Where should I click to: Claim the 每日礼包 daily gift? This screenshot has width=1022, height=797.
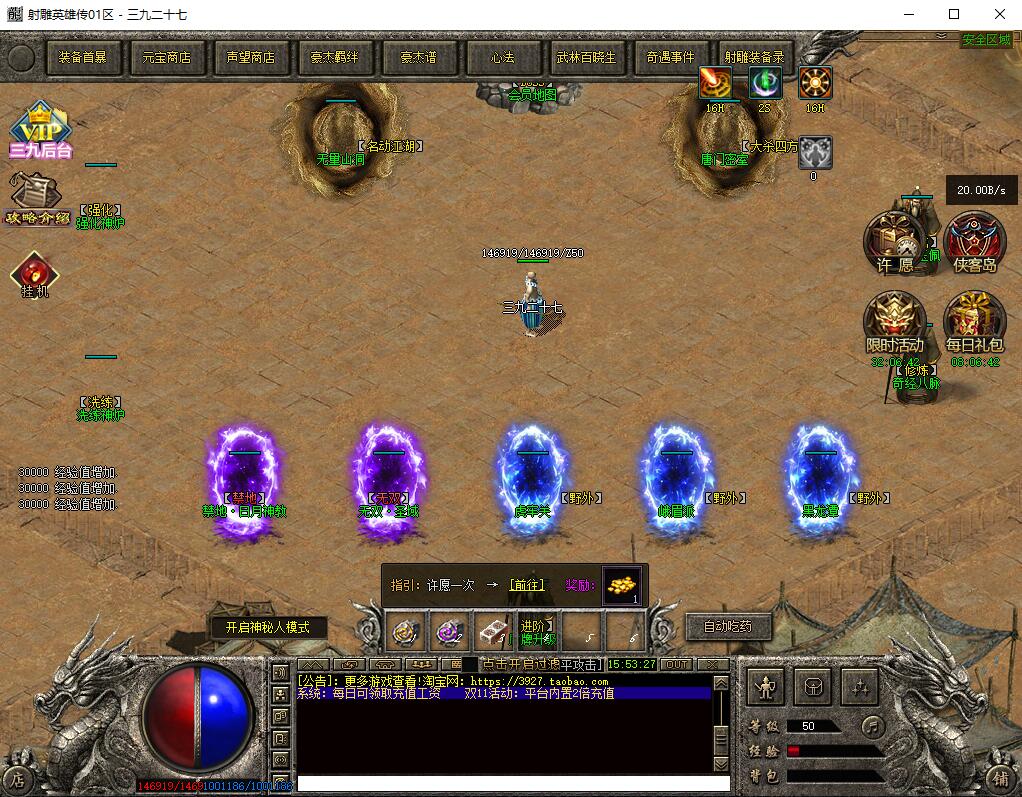click(974, 322)
